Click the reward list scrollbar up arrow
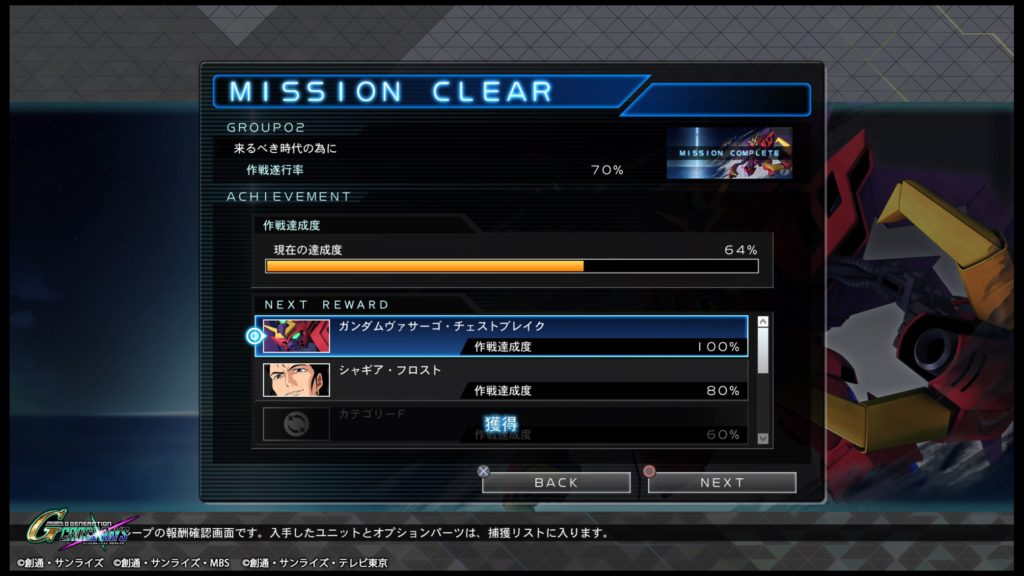This screenshot has height=576, width=1024. [763, 322]
